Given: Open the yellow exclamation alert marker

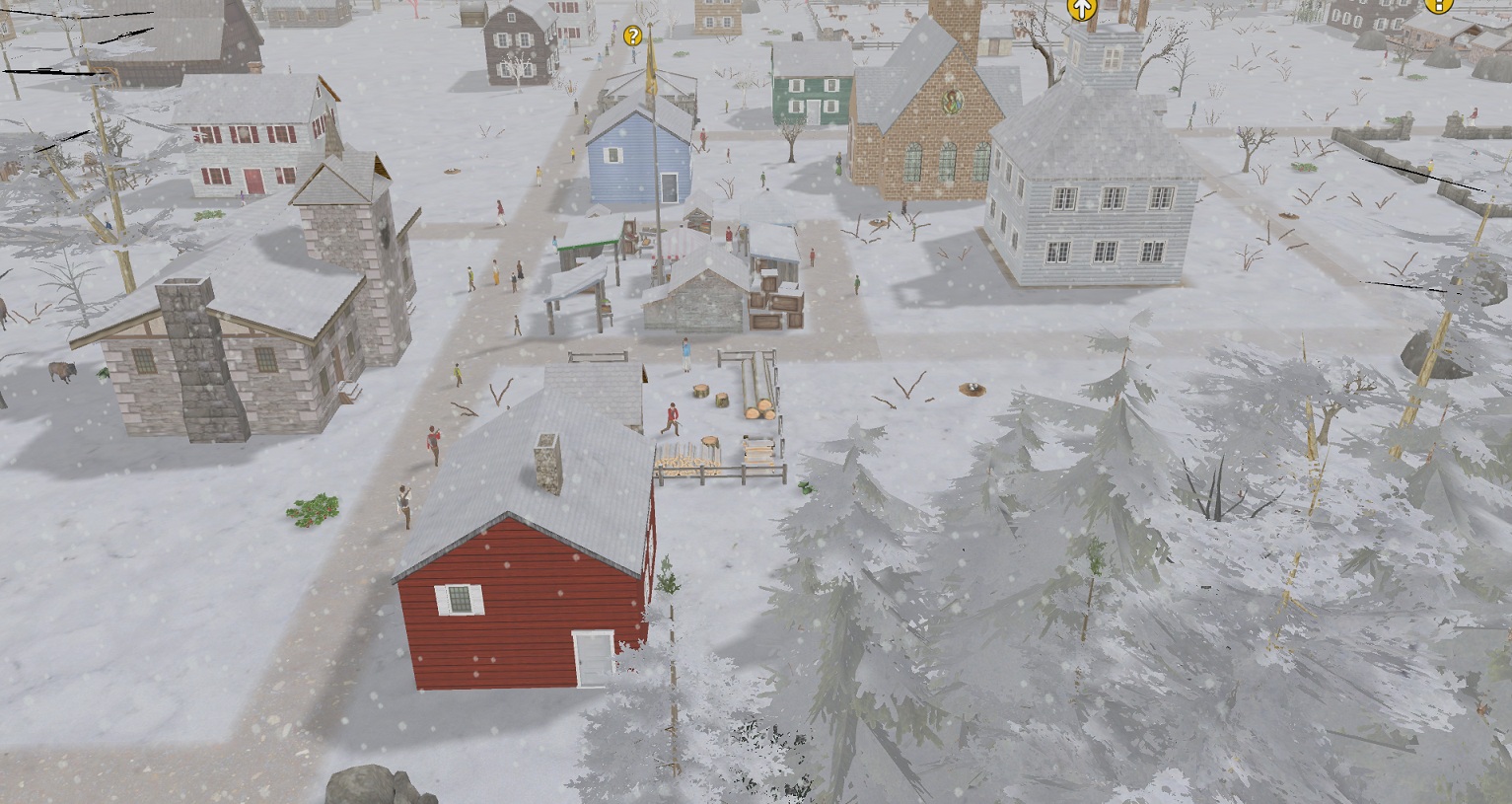Looking at the screenshot, I should 1439,5.
